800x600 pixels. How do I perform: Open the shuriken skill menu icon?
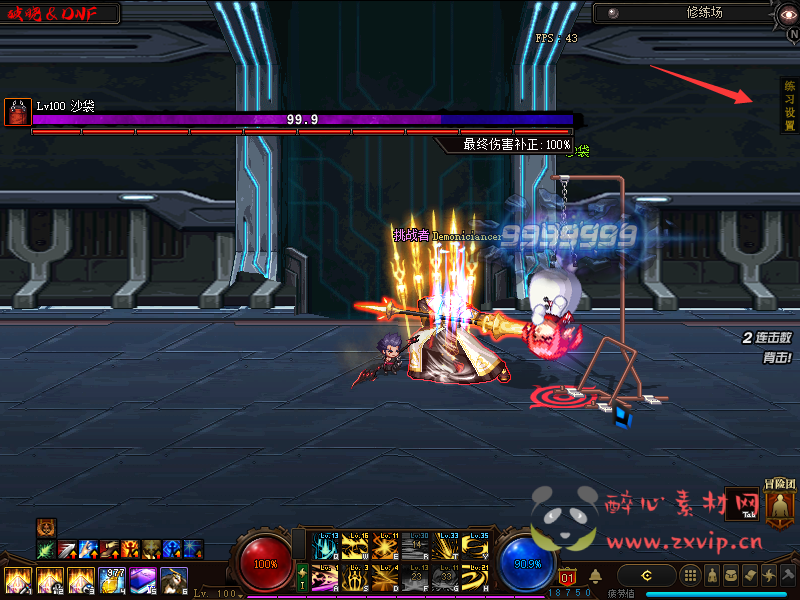[768, 575]
